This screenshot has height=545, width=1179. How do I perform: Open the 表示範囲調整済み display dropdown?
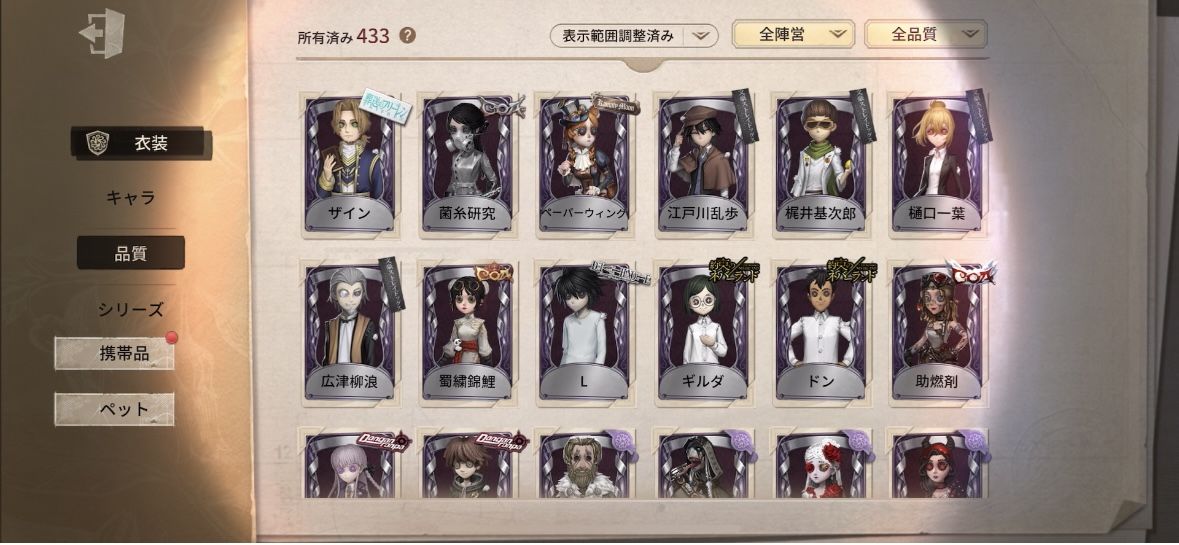[634, 36]
